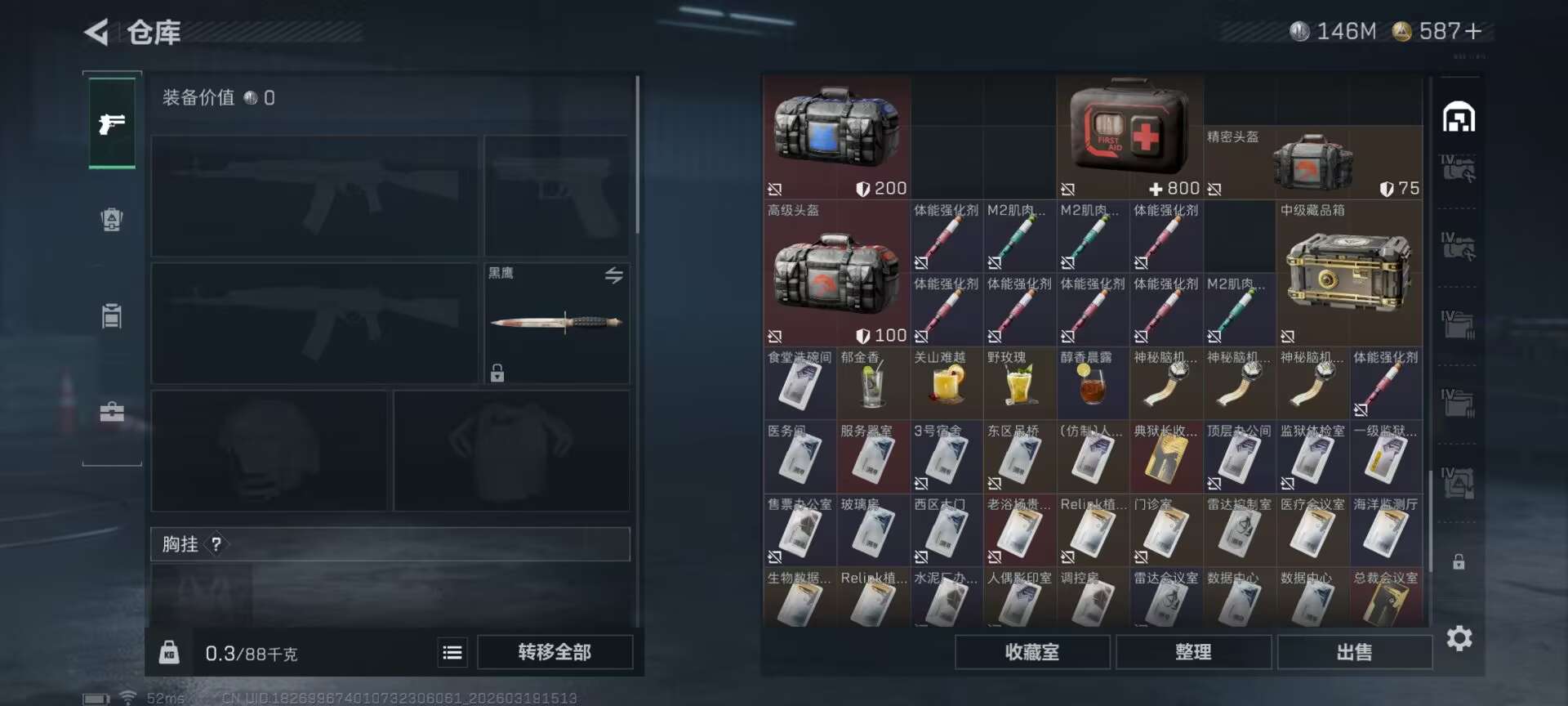Click the question mark icon next to 胸挂
The width and height of the screenshot is (1568, 706).
tap(215, 544)
